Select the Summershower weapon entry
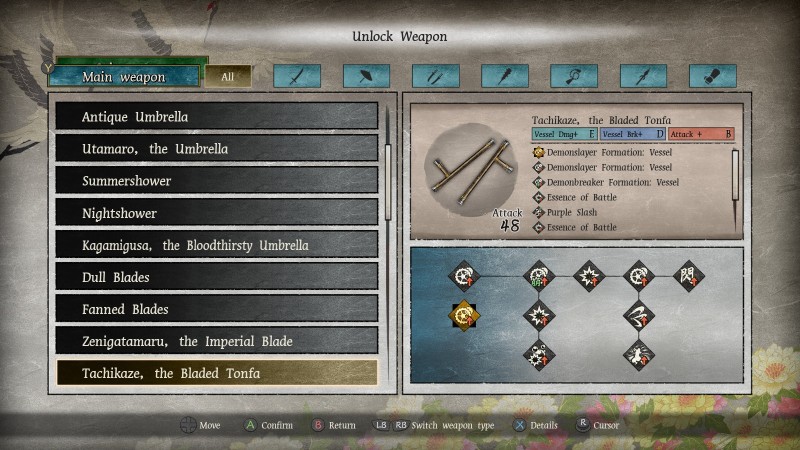The width and height of the screenshot is (800, 450). tap(216, 181)
